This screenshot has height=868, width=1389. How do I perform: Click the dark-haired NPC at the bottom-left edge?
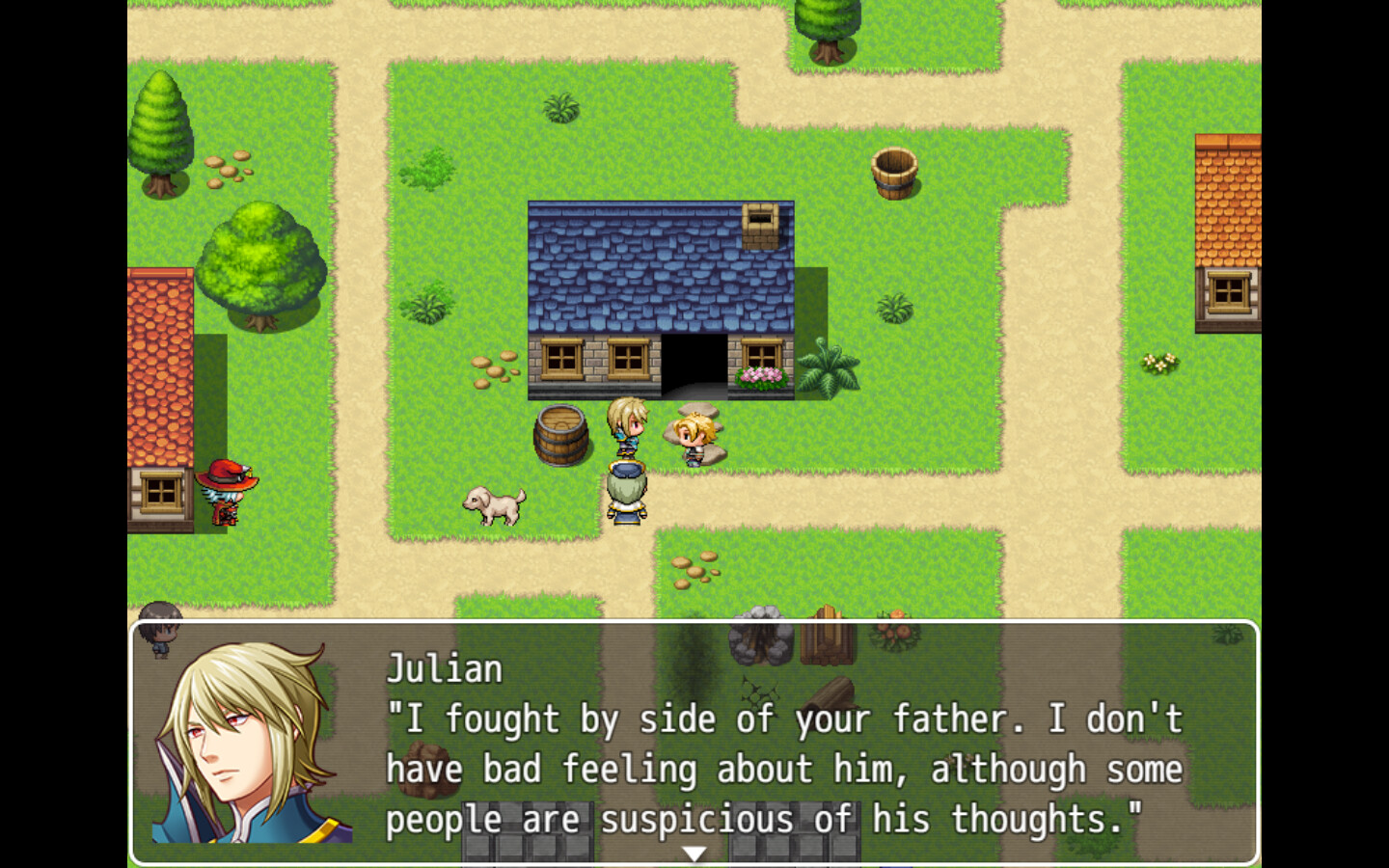click(160, 629)
